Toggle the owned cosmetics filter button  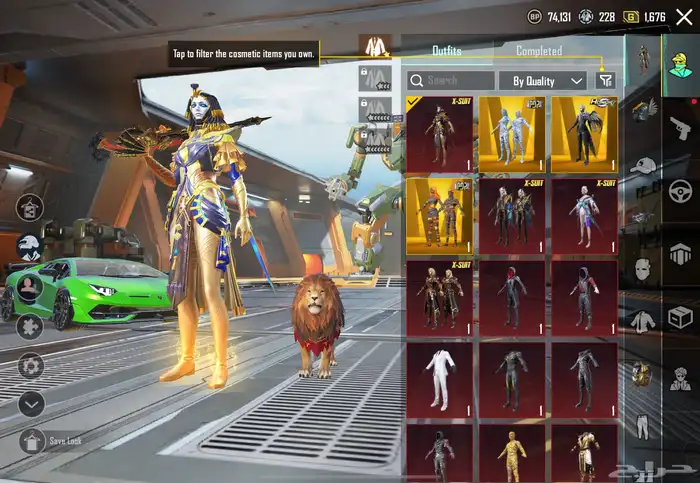[605, 81]
